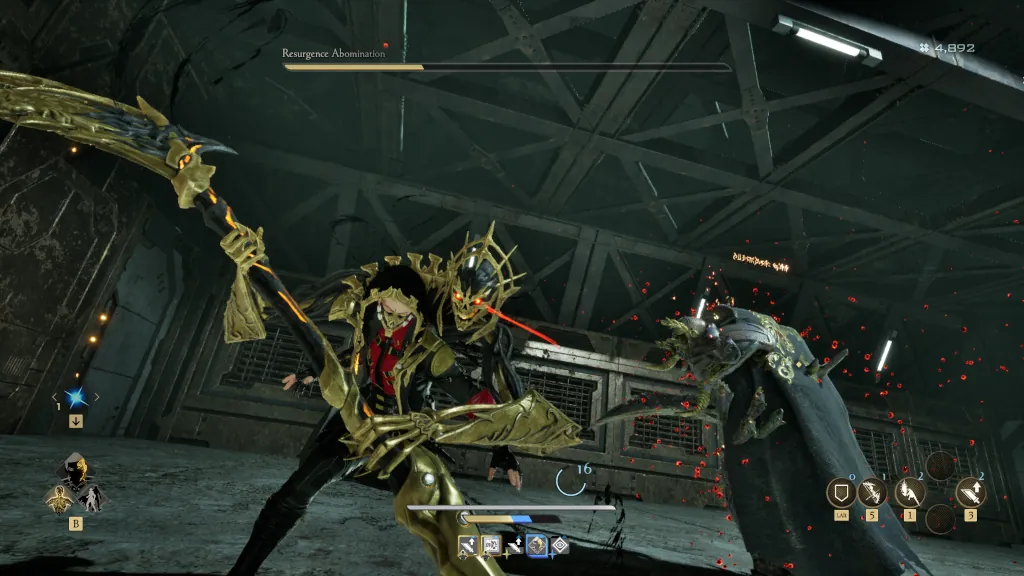
Task: Cycle to the next quick item
Action: (x=97, y=398)
